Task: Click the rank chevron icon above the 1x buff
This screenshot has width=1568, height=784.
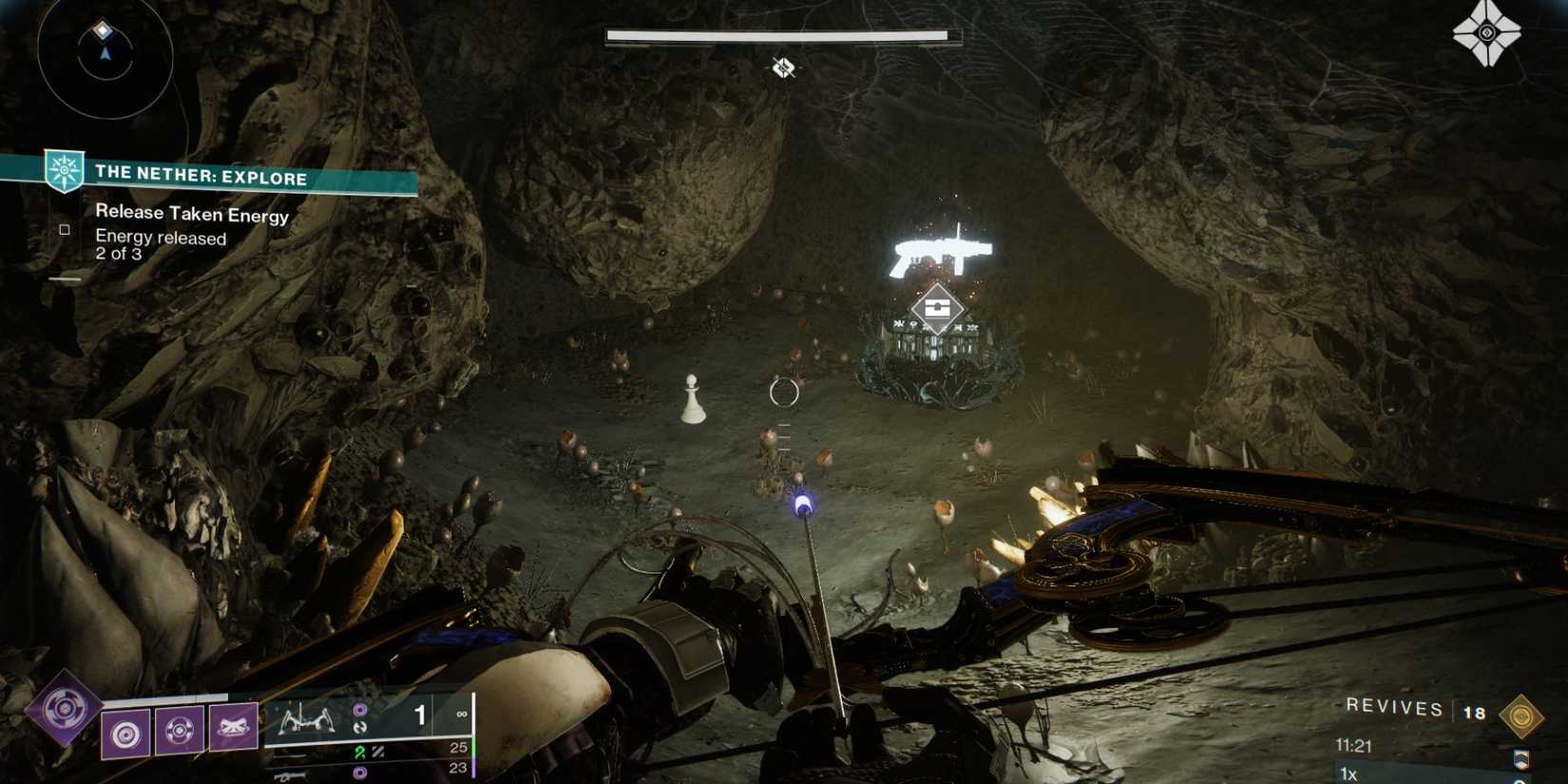Action: point(1520,757)
